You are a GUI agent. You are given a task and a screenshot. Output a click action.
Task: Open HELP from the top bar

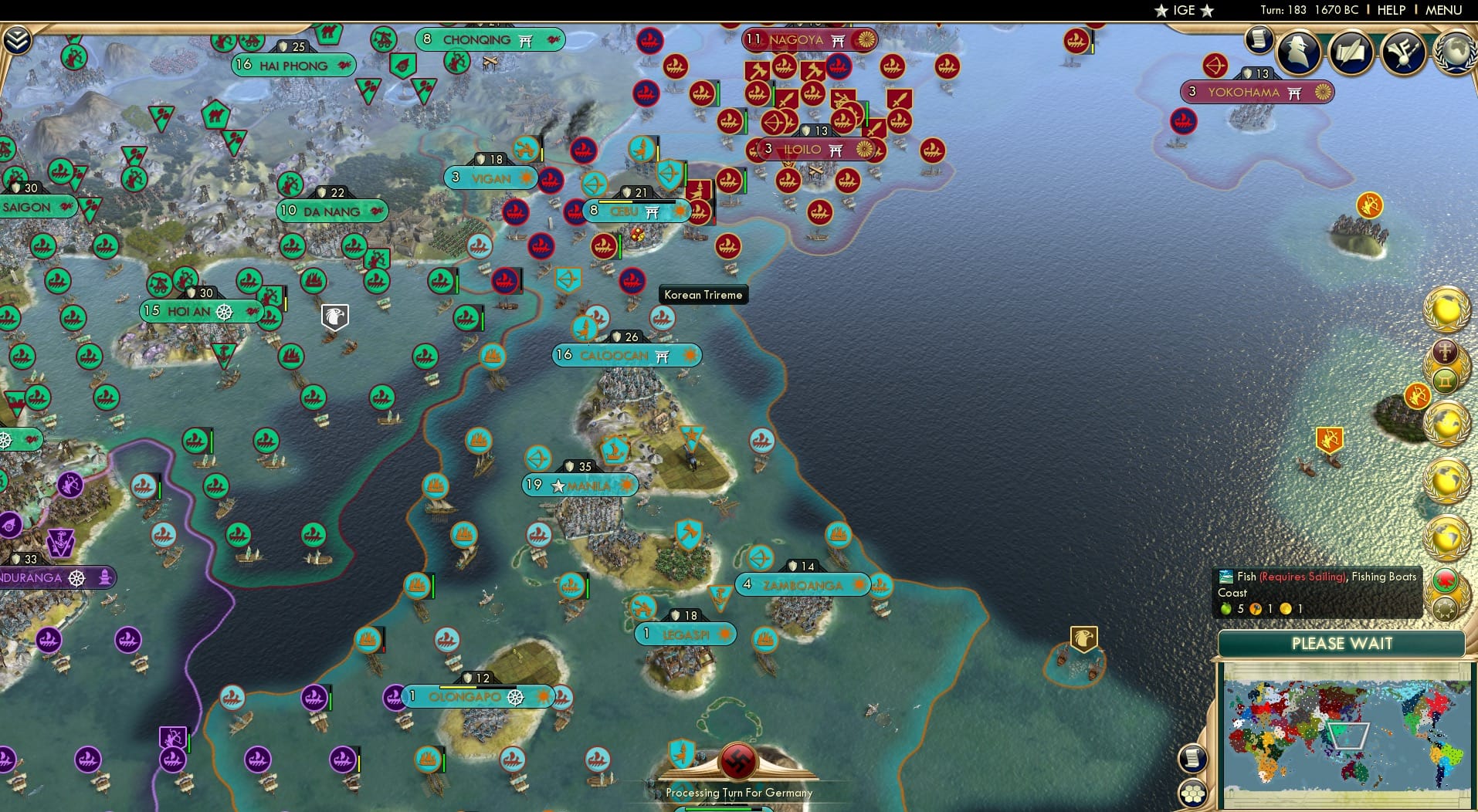pos(1390,10)
